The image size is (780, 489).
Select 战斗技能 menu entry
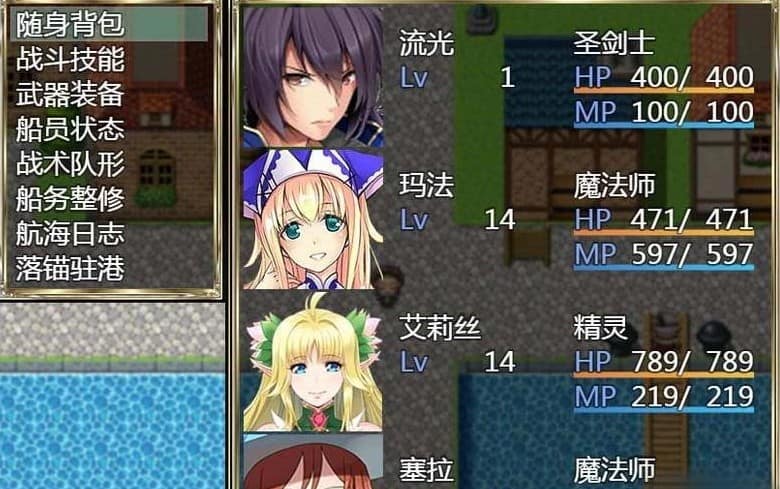coord(70,58)
